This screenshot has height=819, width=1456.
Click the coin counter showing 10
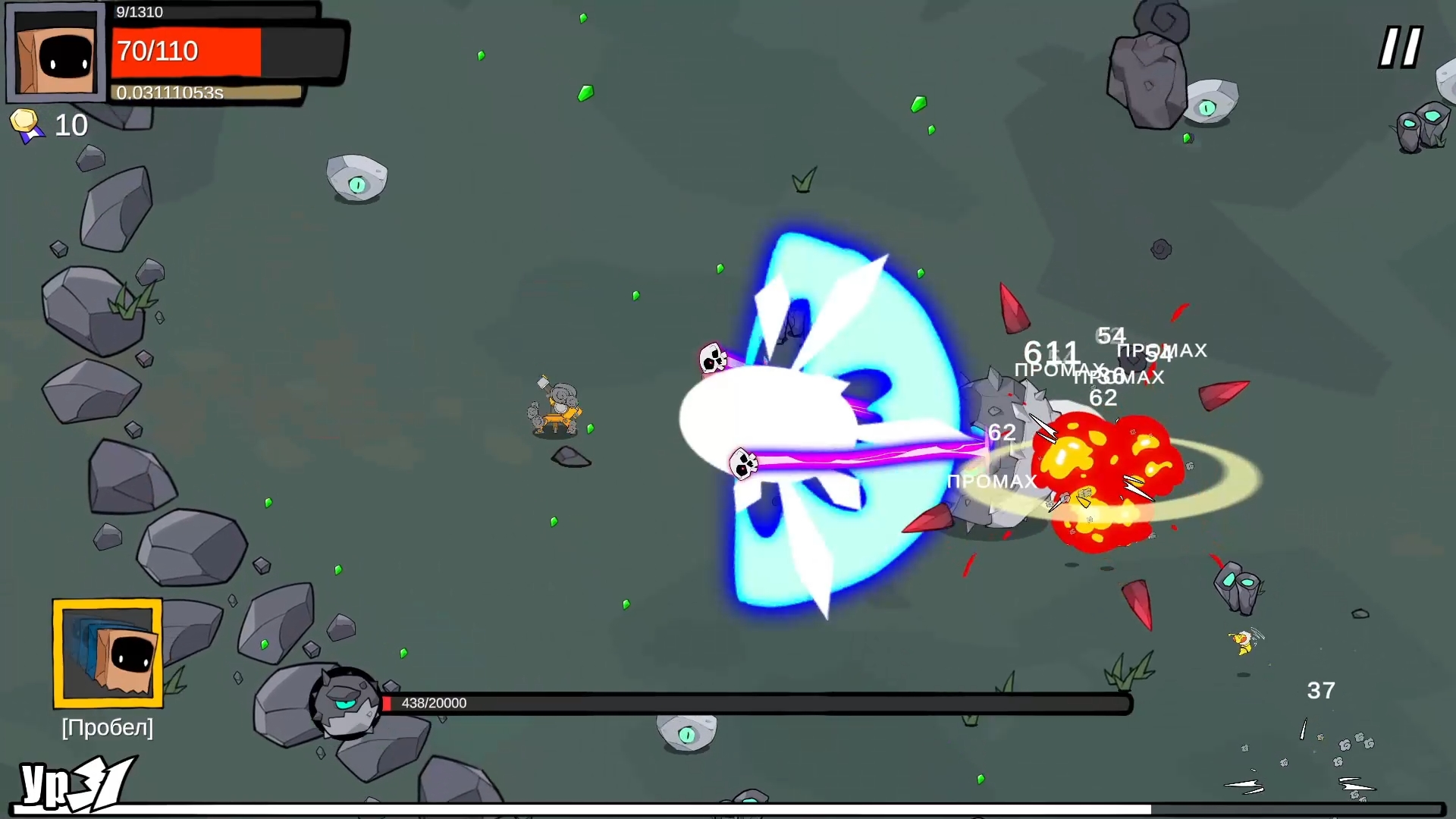tap(71, 124)
